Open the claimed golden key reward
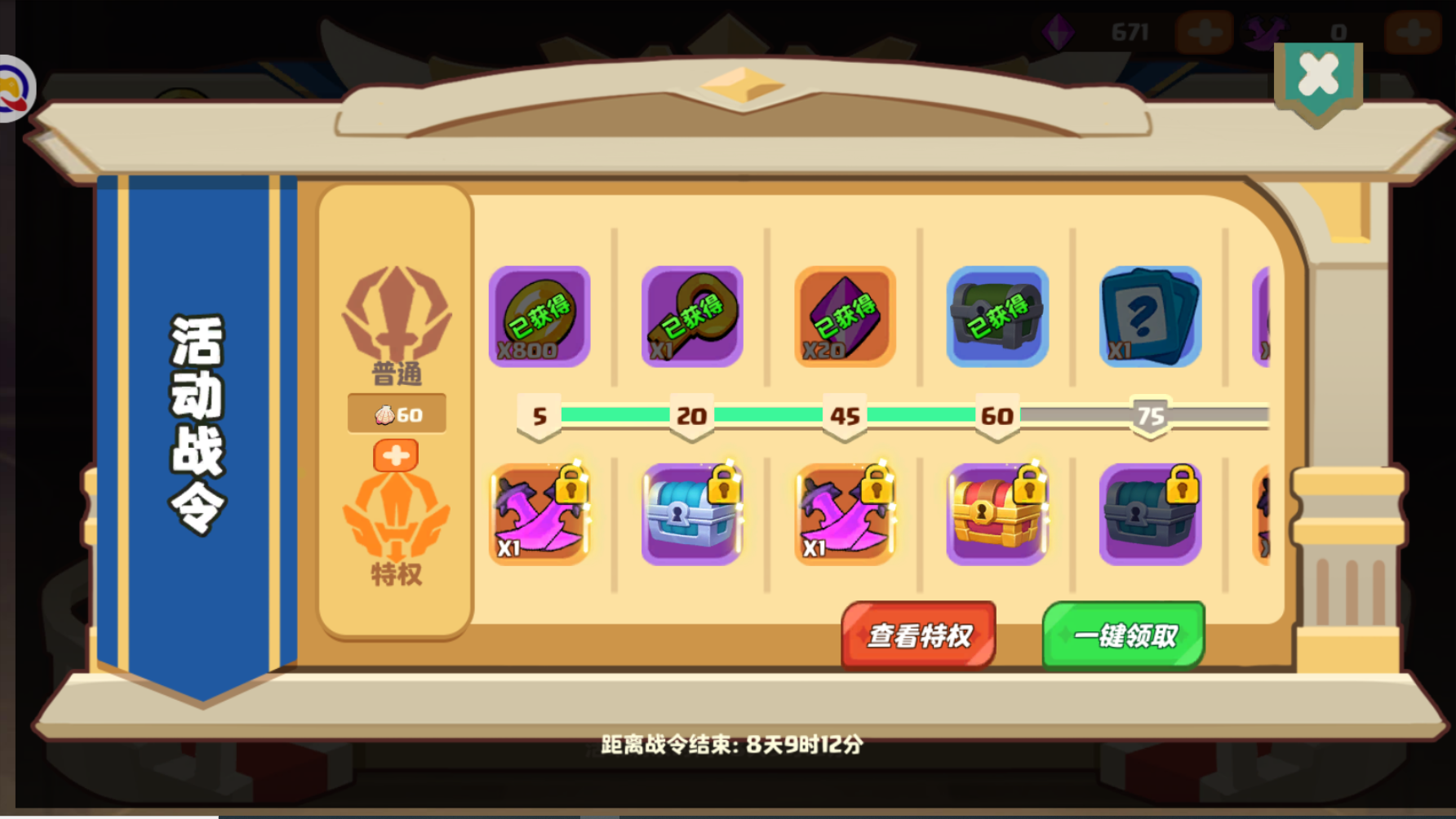 pyautogui.click(x=692, y=318)
